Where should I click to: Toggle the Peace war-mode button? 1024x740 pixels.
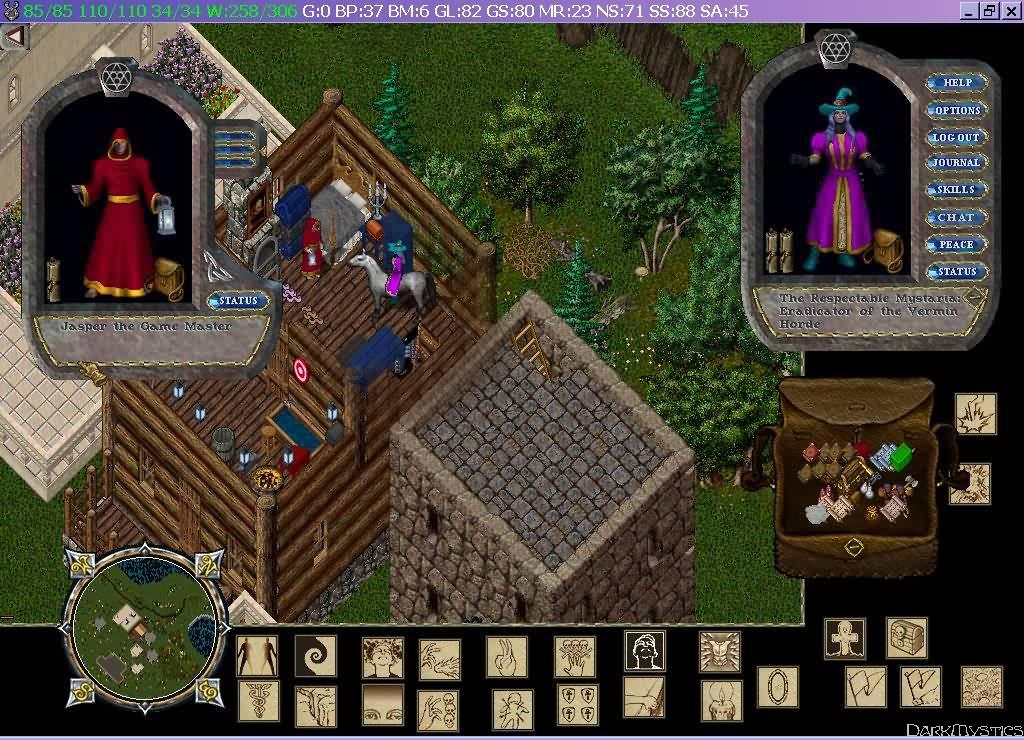(x=956, y=244)
